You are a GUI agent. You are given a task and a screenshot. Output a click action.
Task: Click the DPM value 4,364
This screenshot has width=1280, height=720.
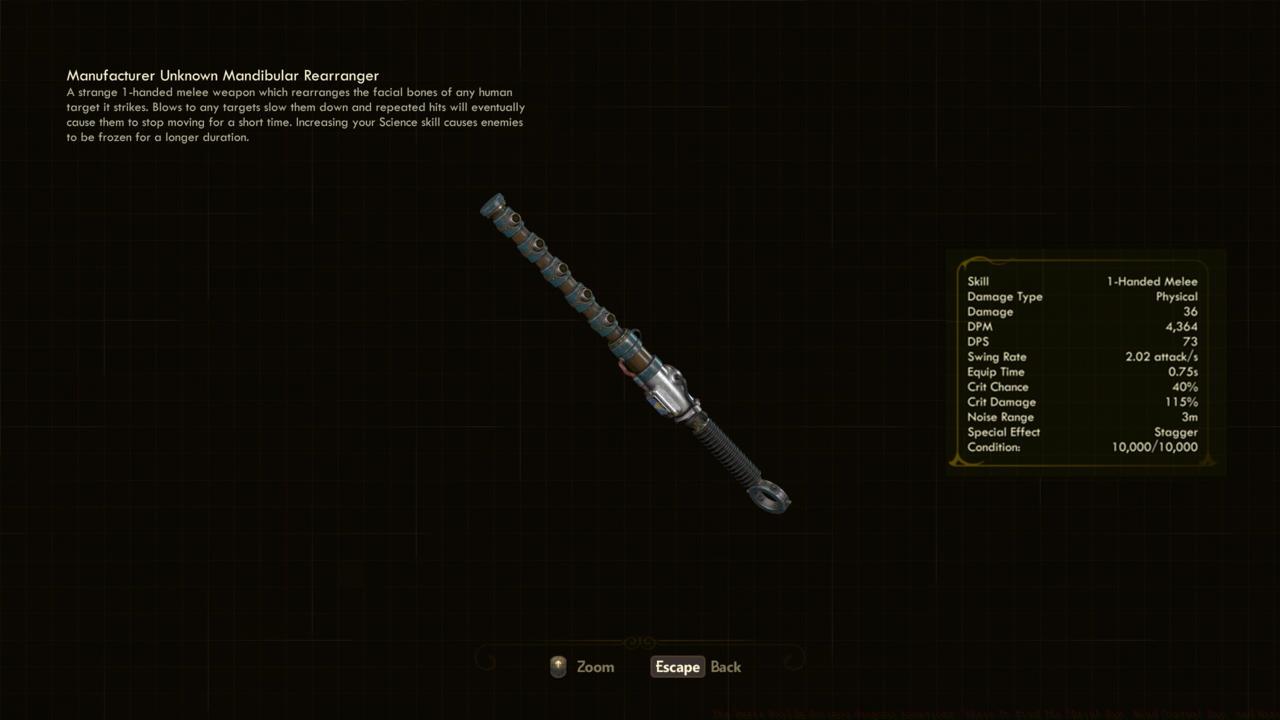point(1183,326)
